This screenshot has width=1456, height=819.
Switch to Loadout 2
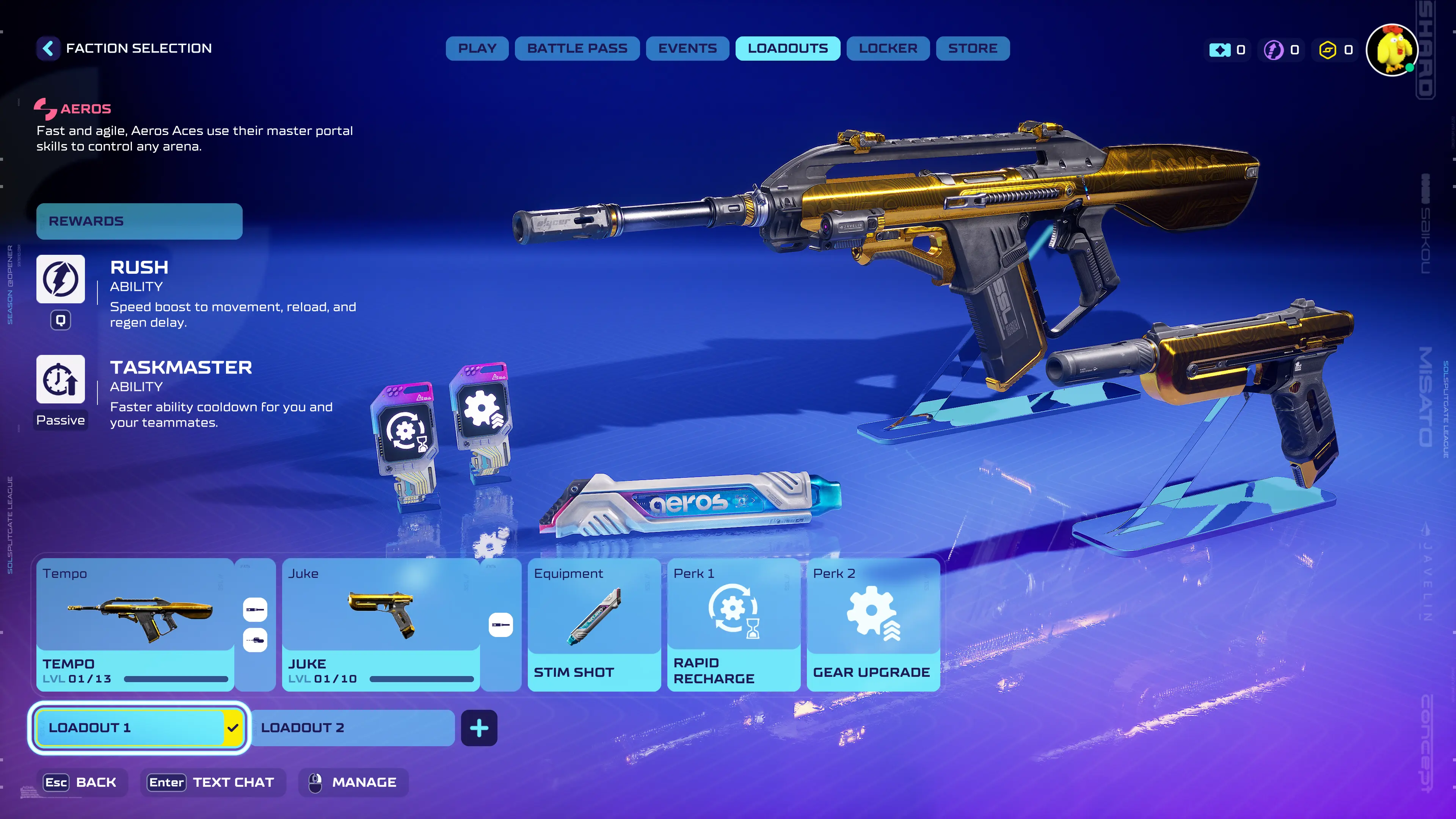coord(352,728)
